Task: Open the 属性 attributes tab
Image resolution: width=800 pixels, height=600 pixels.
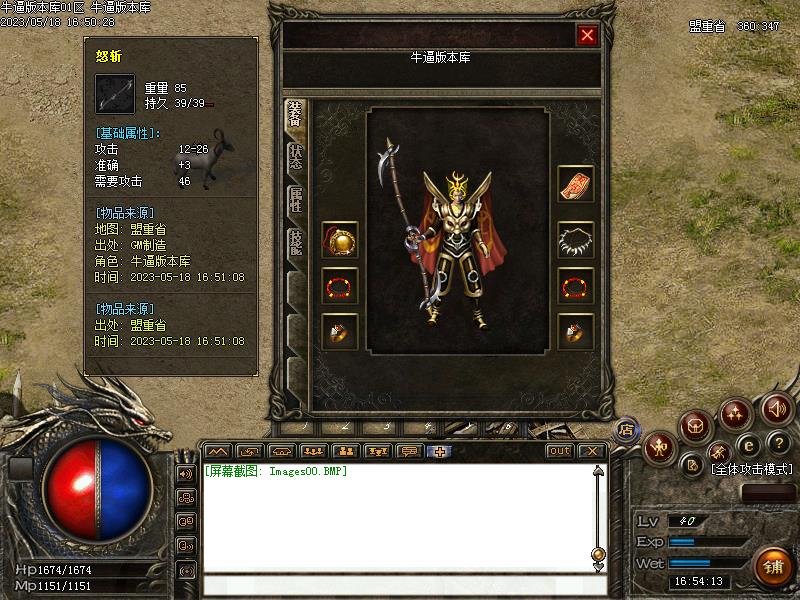Action: pyautogui.click(x=296, y=199)
